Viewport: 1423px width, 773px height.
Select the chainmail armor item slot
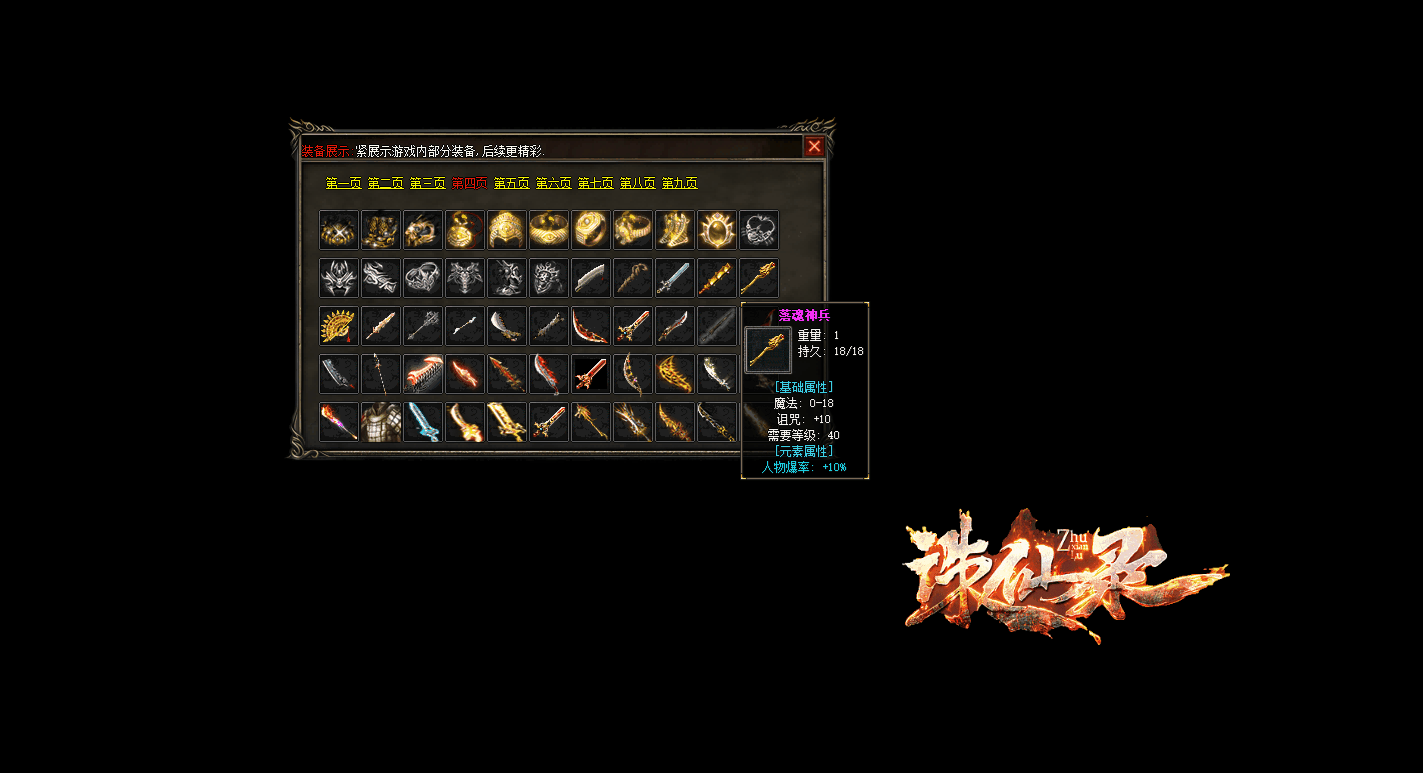click(381, 422)
